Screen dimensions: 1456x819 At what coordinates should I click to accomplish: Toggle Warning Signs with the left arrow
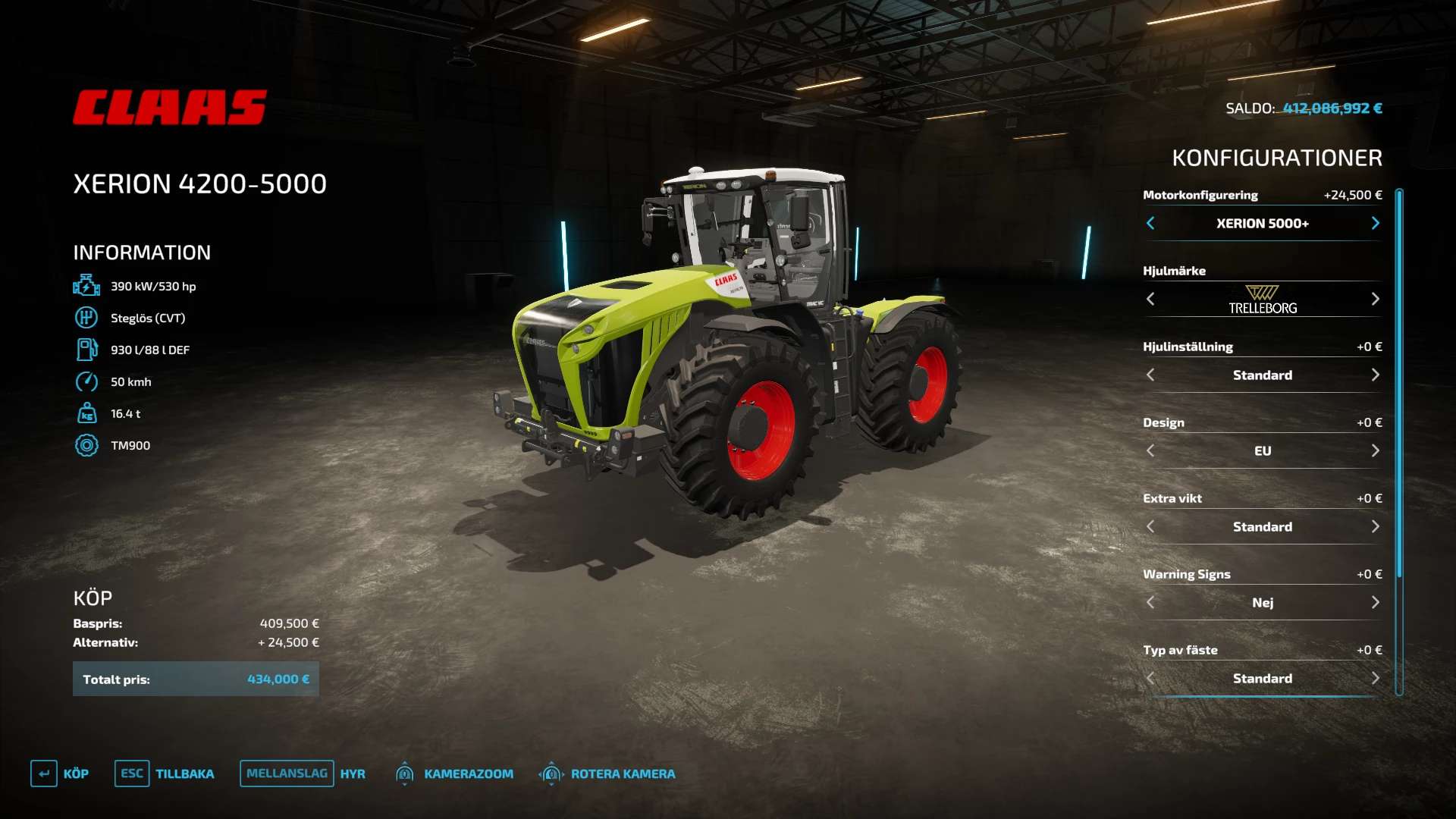point(1150,602)
